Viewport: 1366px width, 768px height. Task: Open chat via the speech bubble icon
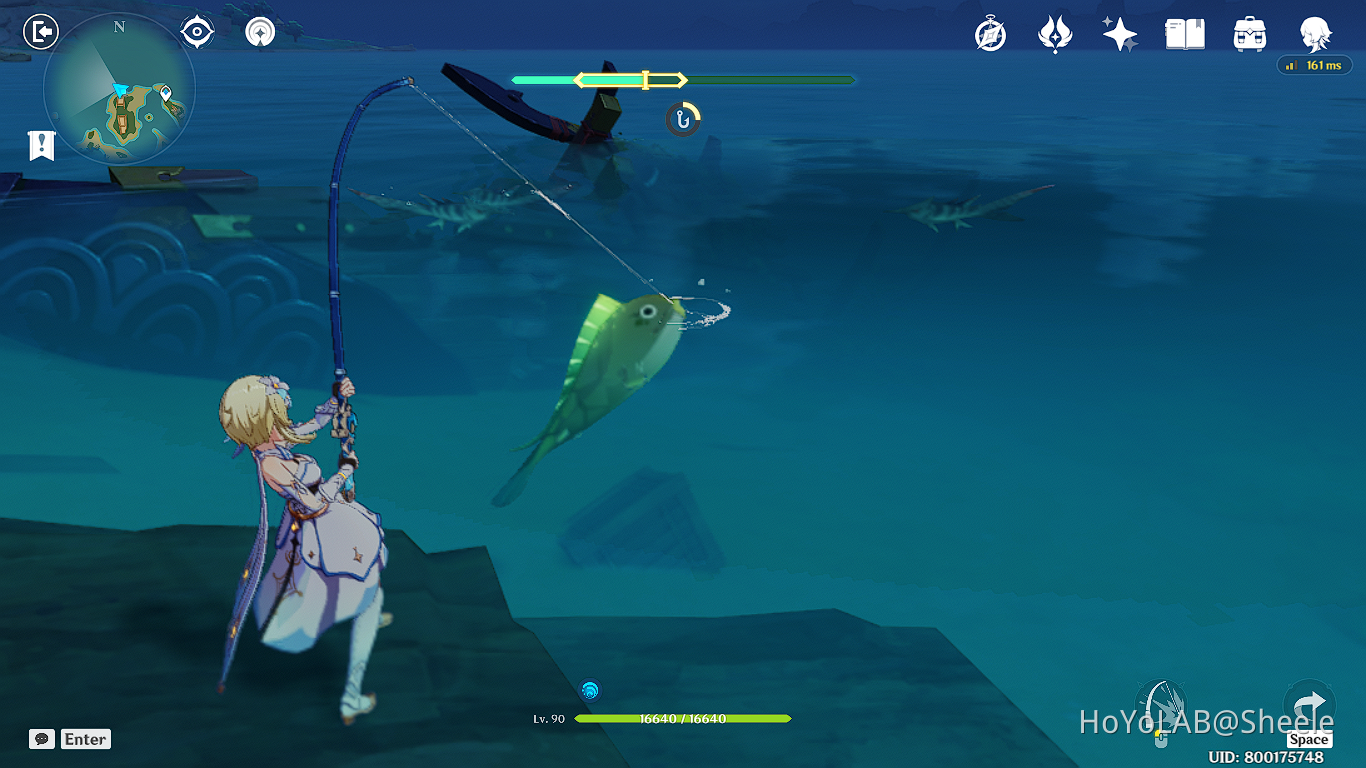[x=40, y=739]
